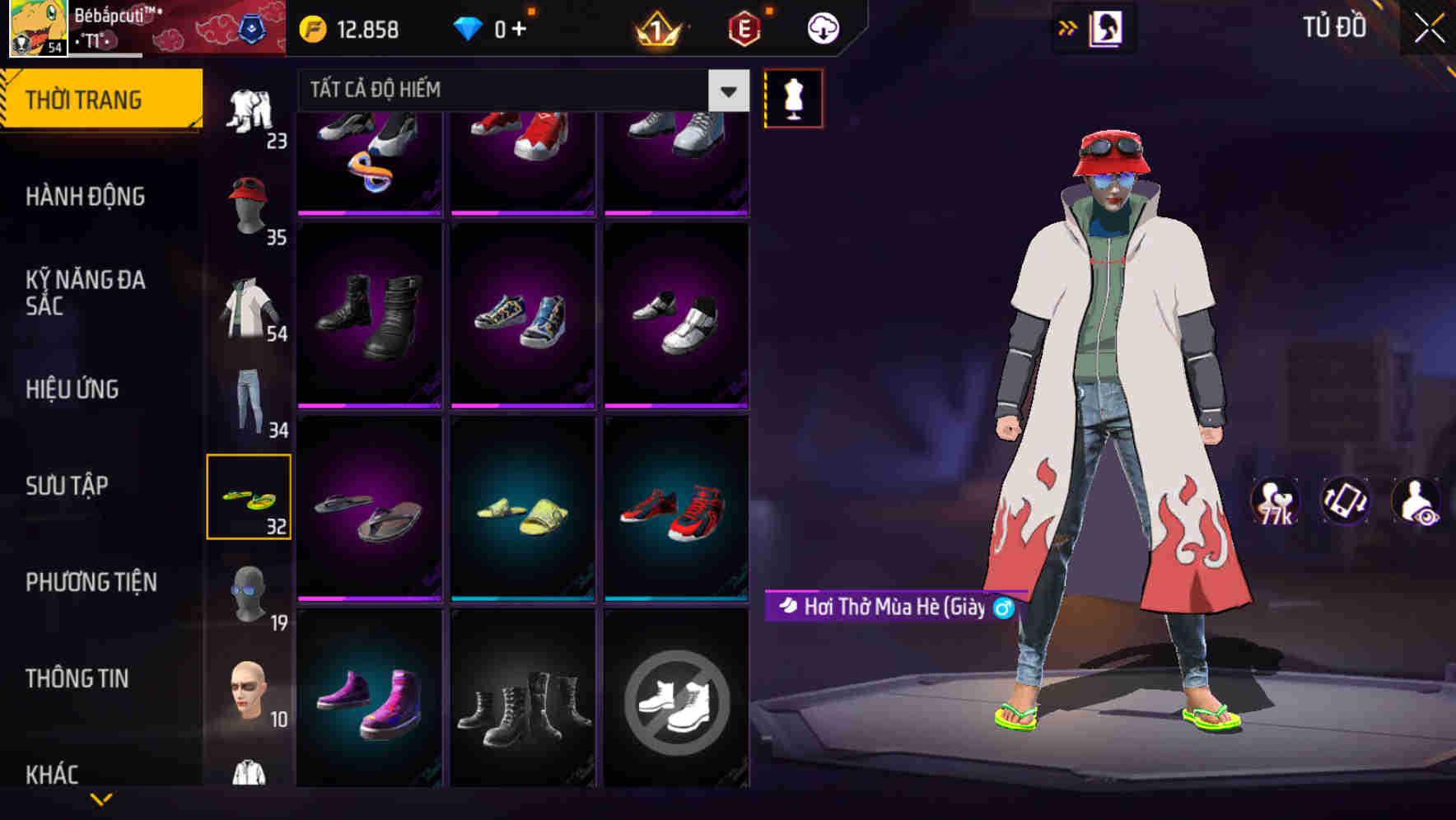Expand more menu items via bottom chevron
This screenshot has width=1456, height=820.
pyautogui.click(x=100, y=797)
